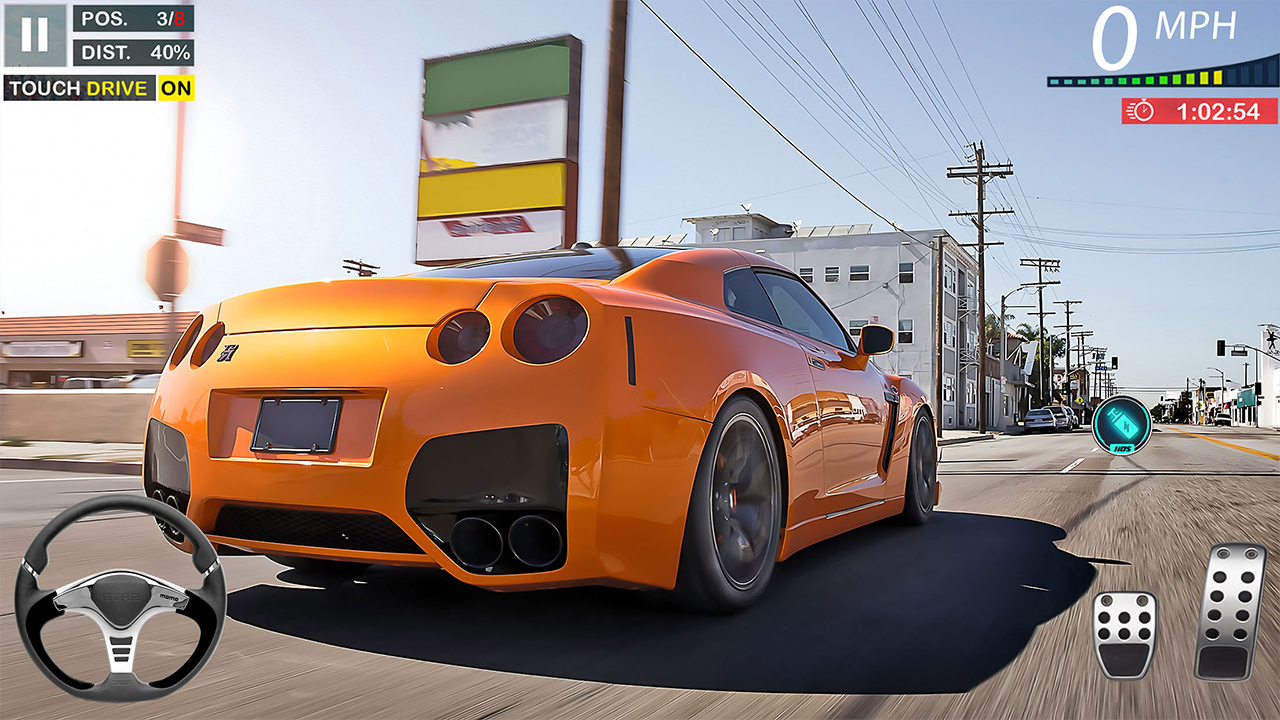1280x720 pixels.
Task: Click the red 8 in POS counter
Action: tap(179, 20)
